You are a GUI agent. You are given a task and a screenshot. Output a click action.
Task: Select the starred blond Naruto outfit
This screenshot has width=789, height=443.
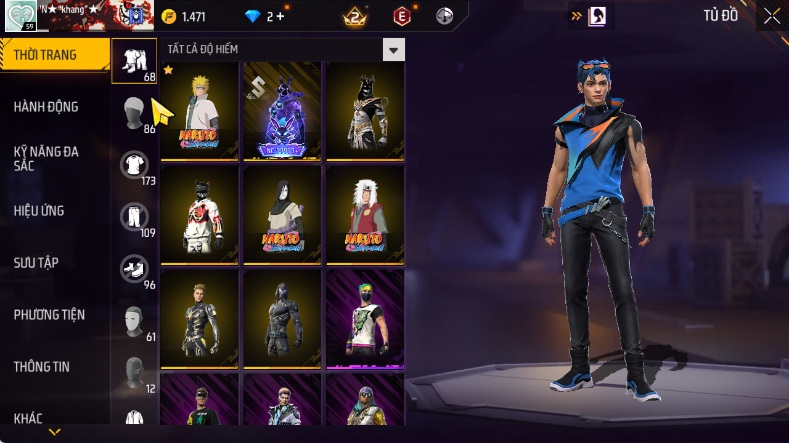click(200, 111)
